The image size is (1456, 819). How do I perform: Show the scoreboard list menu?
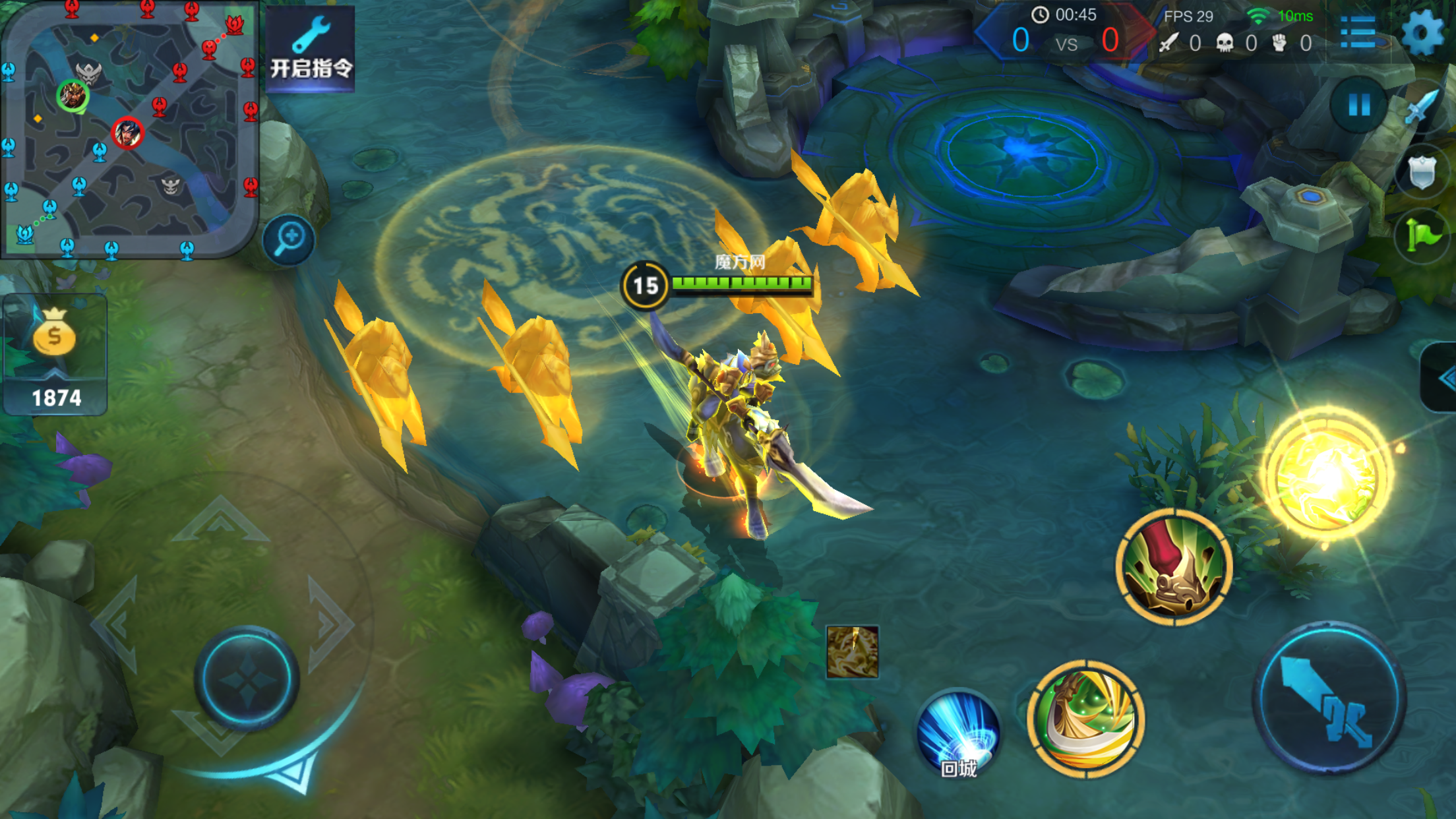point(1358,32)
